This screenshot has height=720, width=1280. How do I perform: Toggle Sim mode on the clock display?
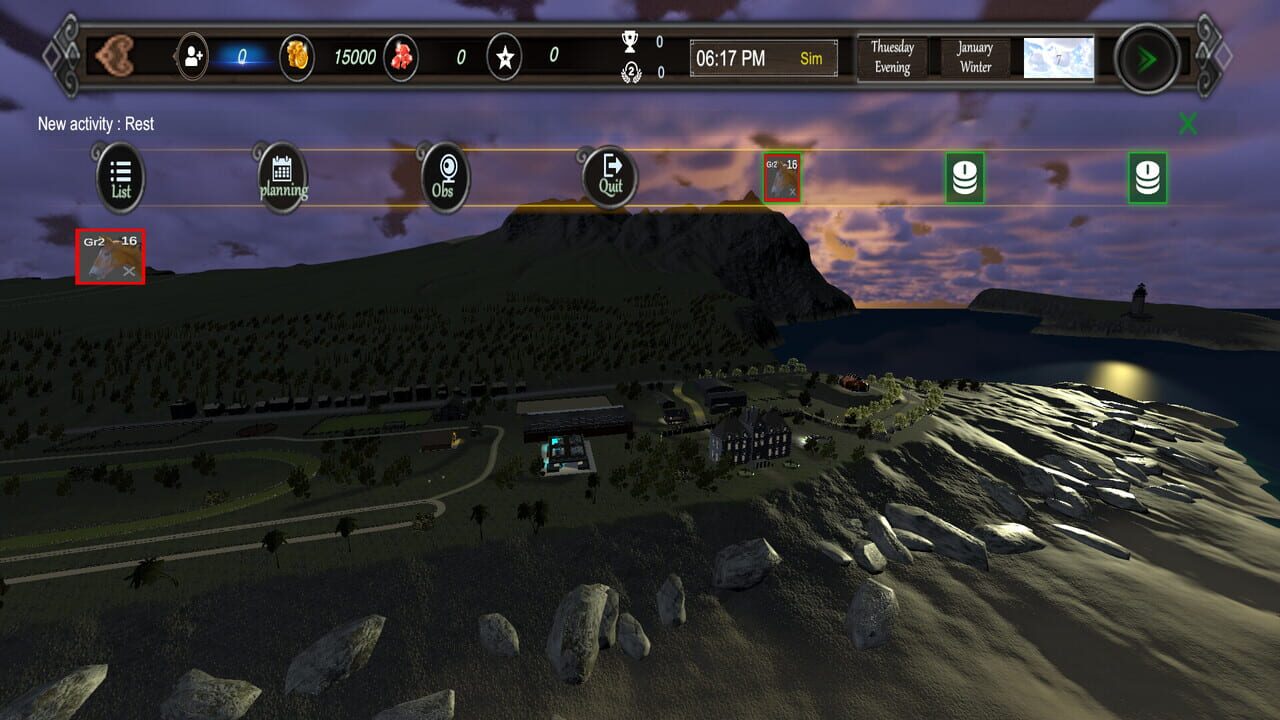click(x=810, y=58)
